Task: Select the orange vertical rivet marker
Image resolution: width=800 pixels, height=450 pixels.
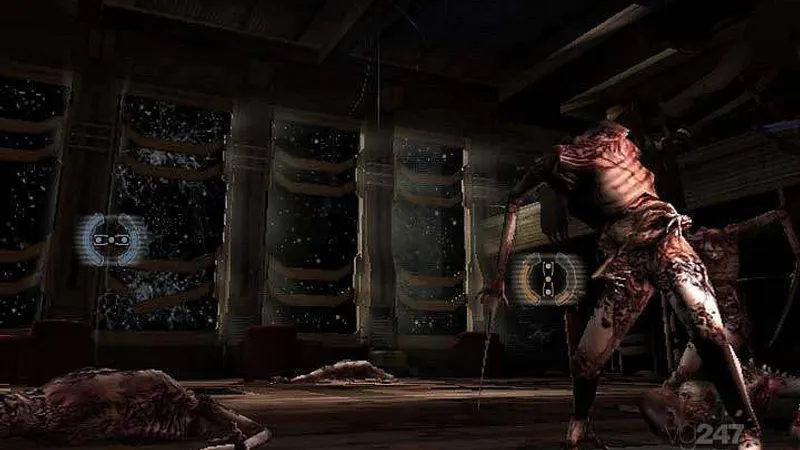Action: click(547, 279)
